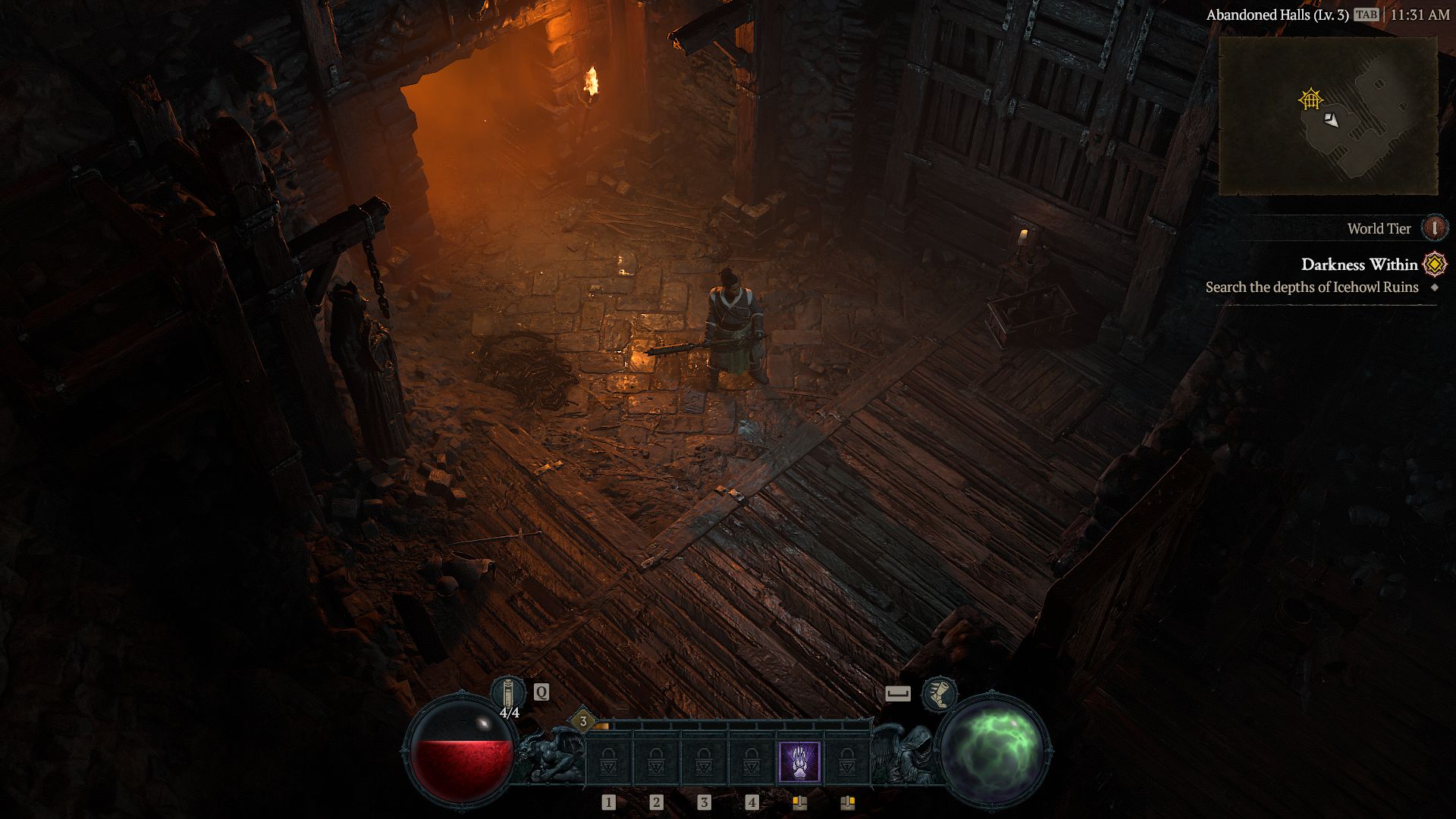
Task: Activate the purple claw skill slot
Action: pyautogui.click(x=799, y=762)
